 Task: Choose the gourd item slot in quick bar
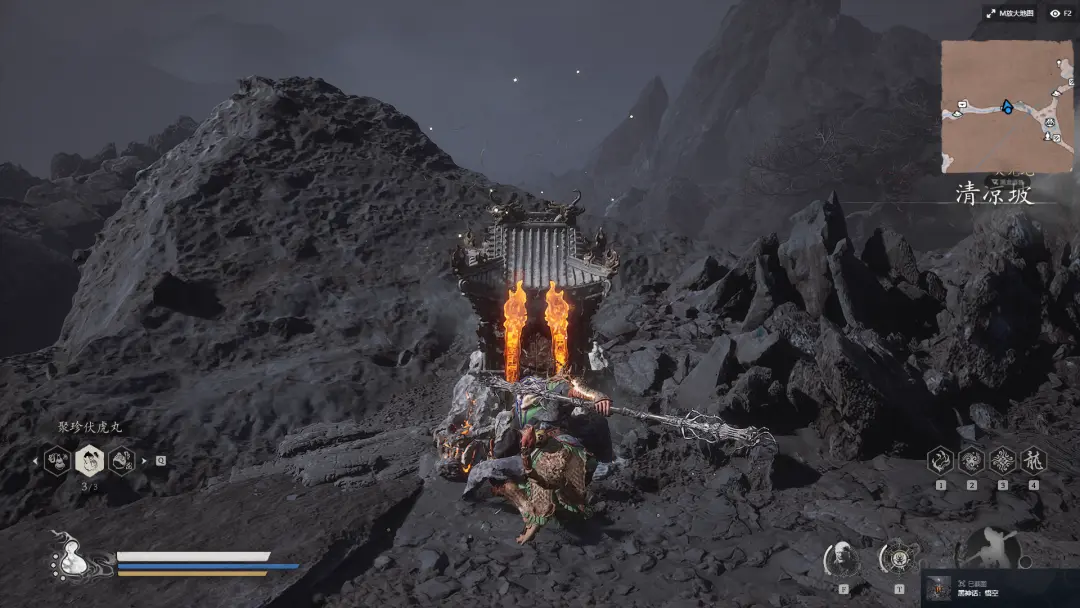pyautogui.click(x=57, y=461)
